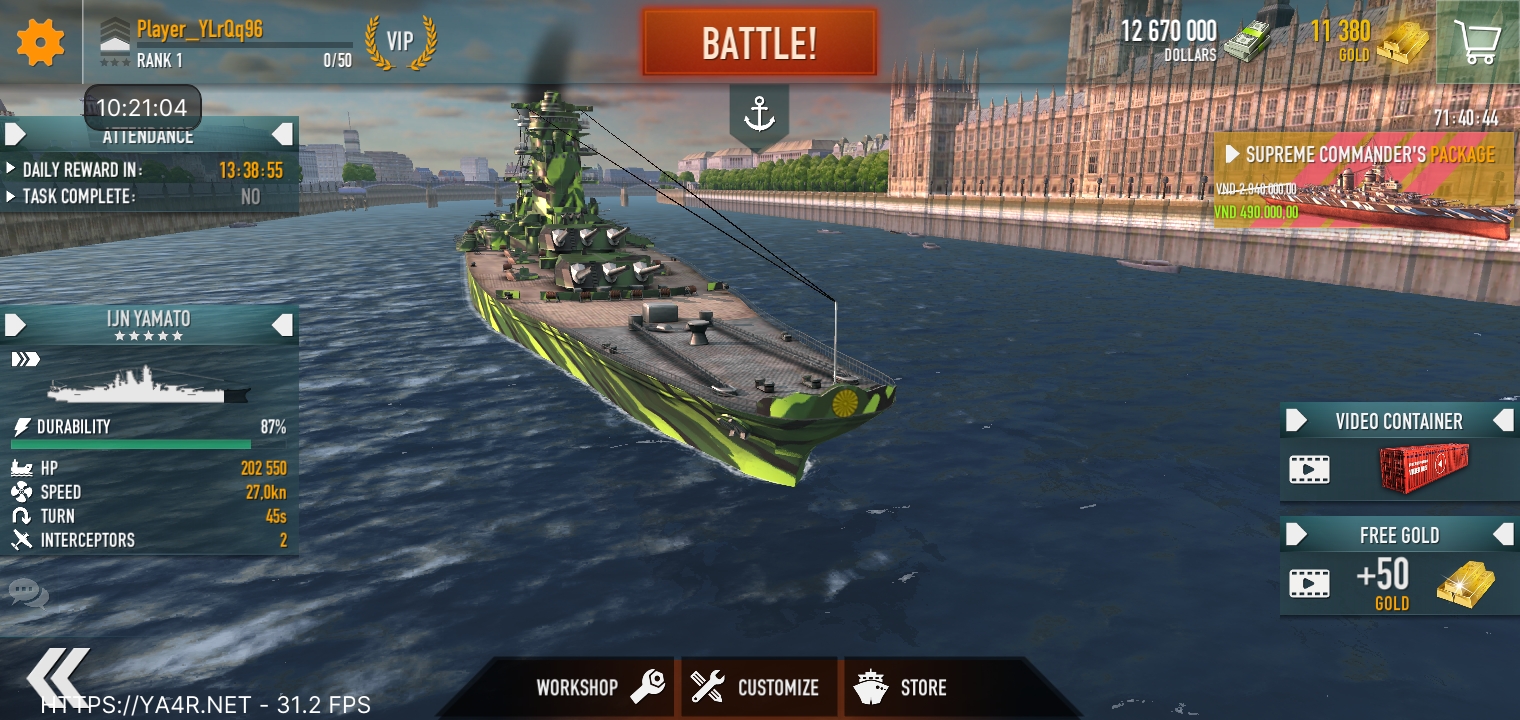Watch a video for the Video Container
Screen dimensions: 1520x720
(x=1399, y=467)
